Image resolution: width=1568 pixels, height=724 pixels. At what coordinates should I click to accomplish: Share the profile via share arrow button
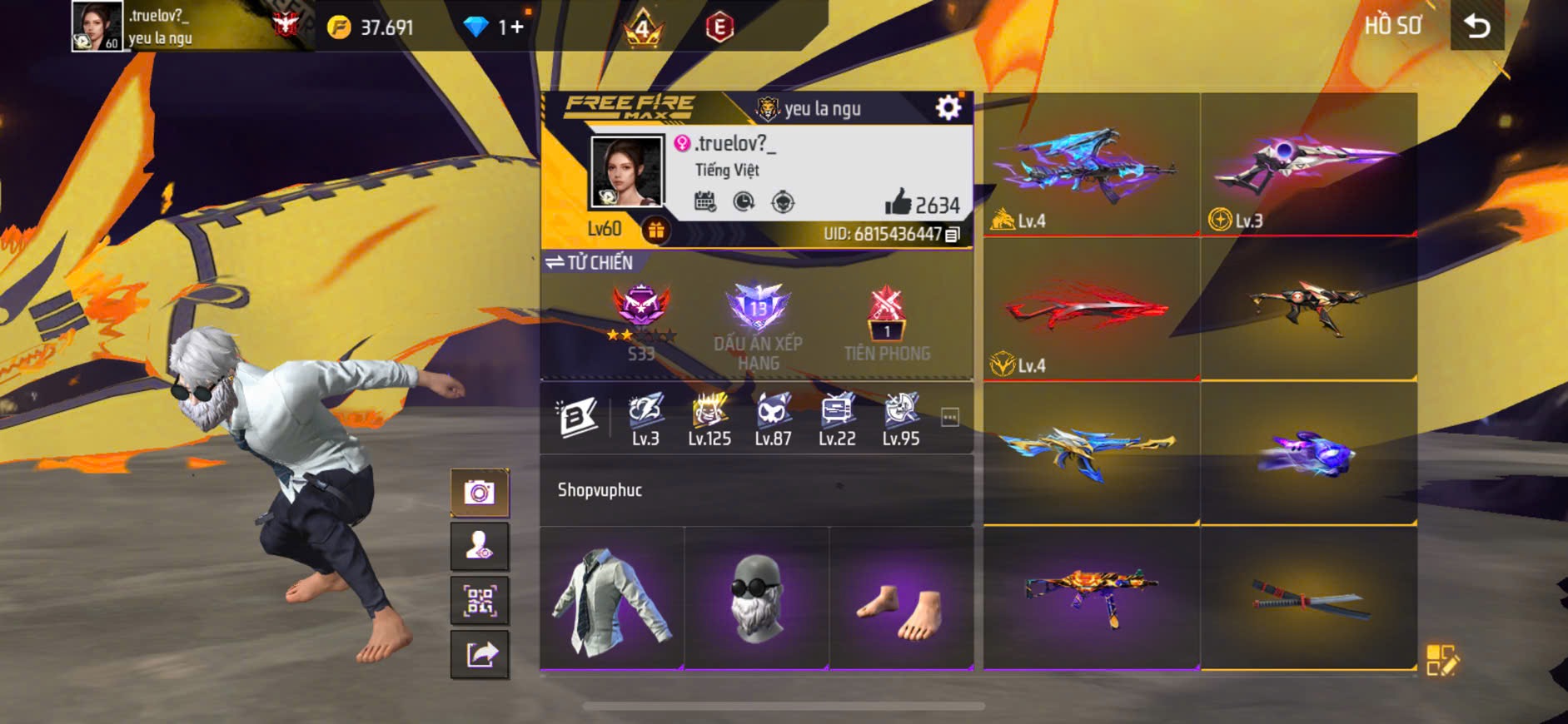point(480,655)
